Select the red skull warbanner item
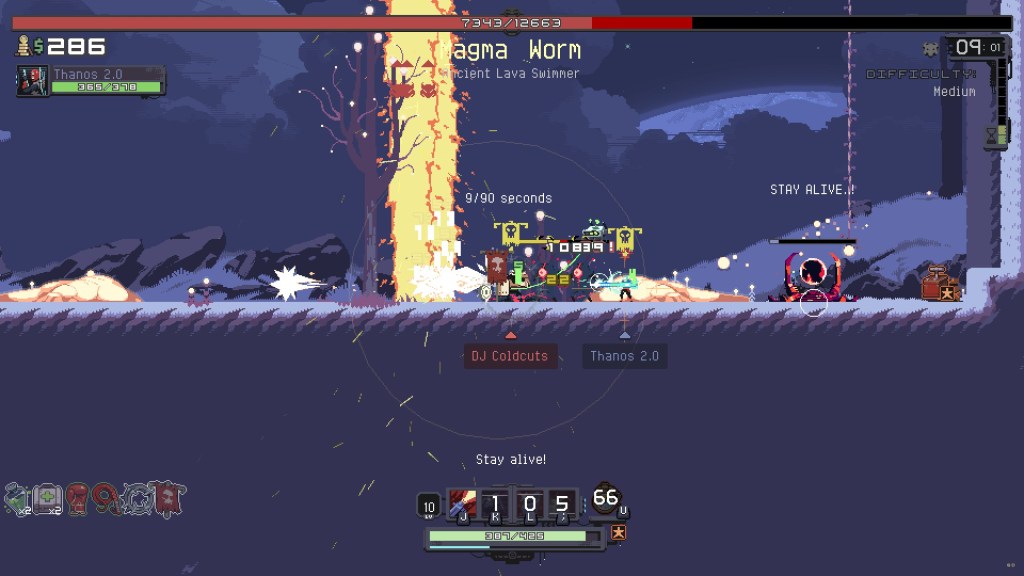Image resolution: width=1024 pixels, height=576 pixels. tap(168, 496)
